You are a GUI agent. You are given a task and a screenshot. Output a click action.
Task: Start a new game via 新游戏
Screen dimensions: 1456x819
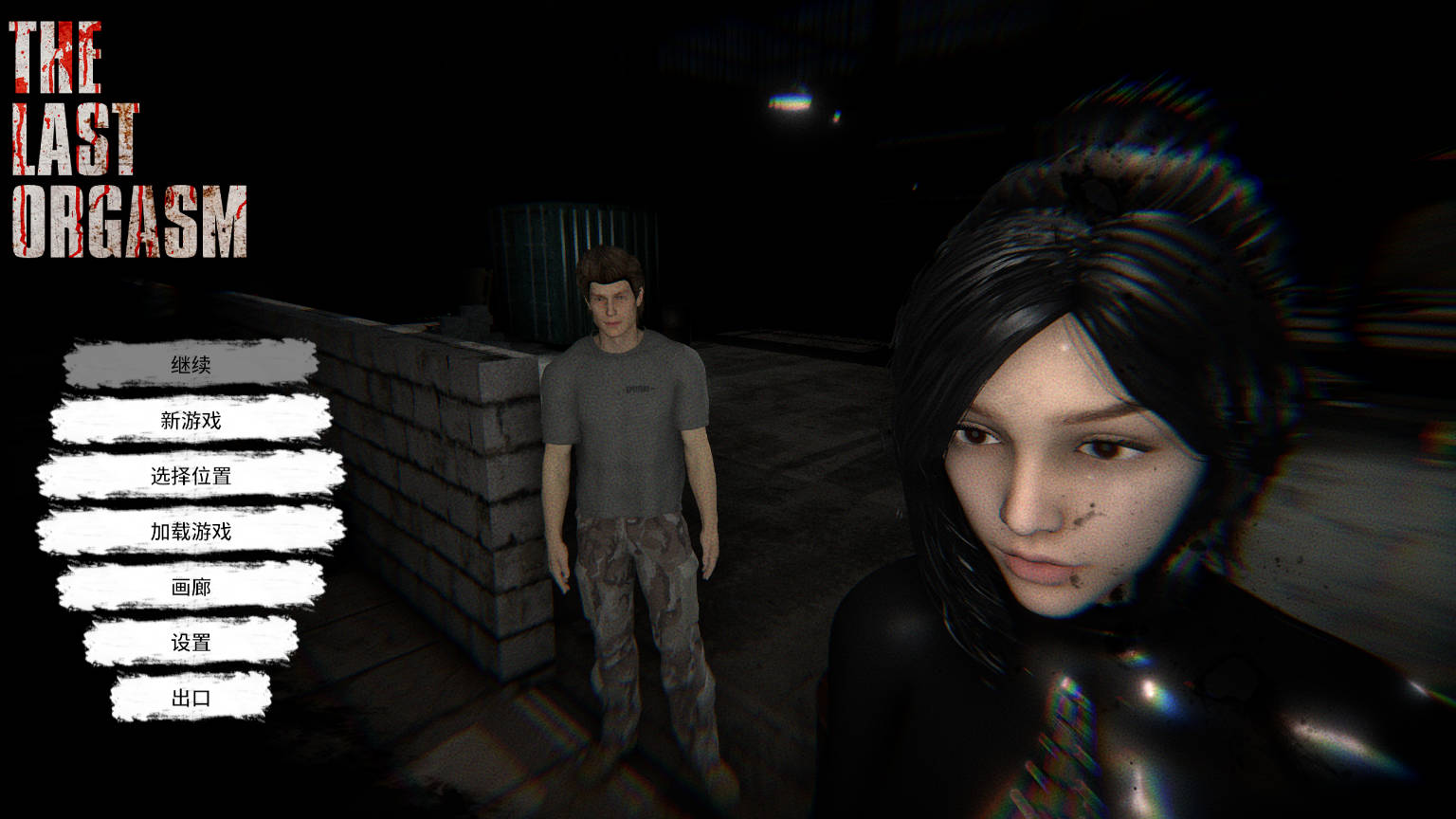[x=191, y=420]
